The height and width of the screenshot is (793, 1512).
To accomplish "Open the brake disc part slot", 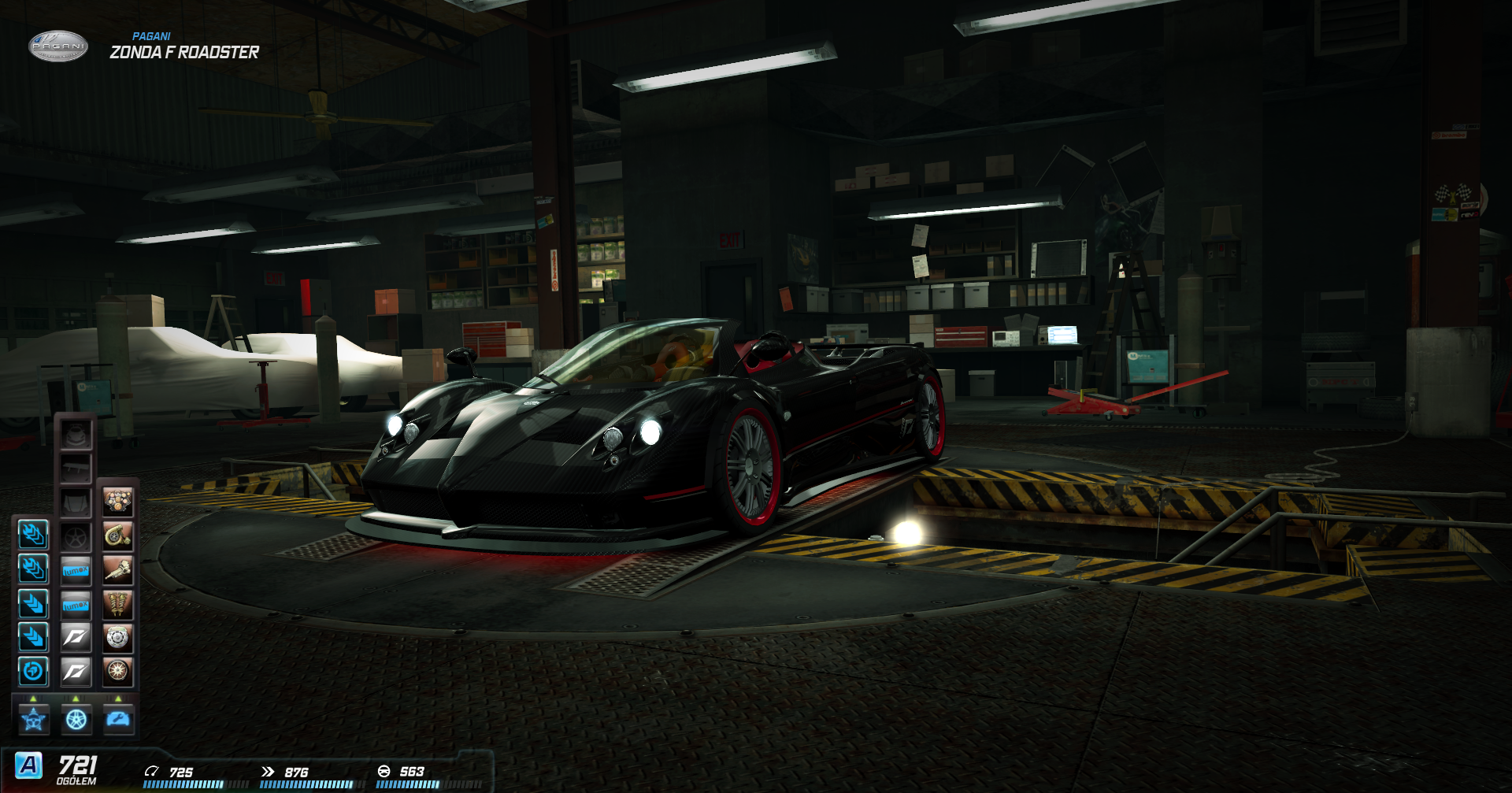I will tap(117, 638).
